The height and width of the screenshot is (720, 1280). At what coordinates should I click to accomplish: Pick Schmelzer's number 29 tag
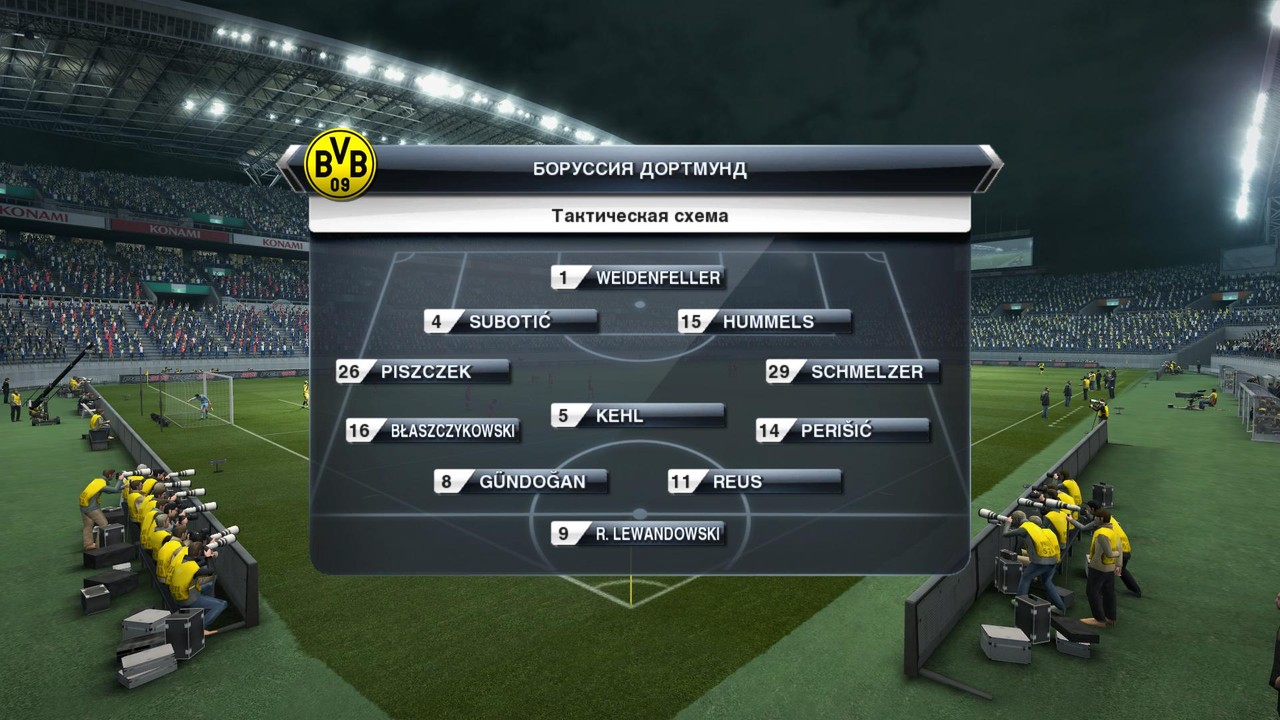click(x=852, y=372)
